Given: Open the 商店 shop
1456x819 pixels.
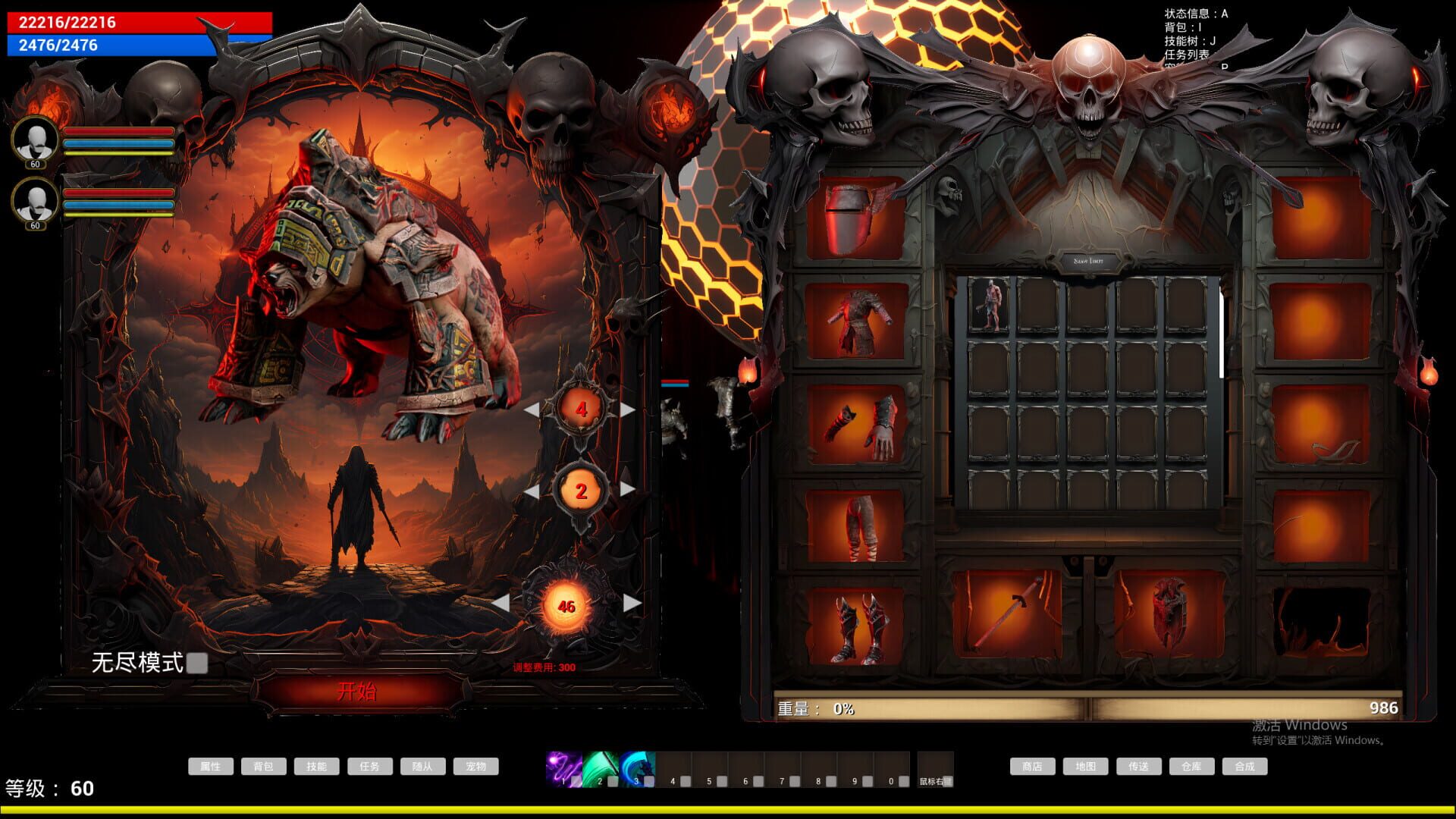Looking at the screenshot, I should point(1033,766).
